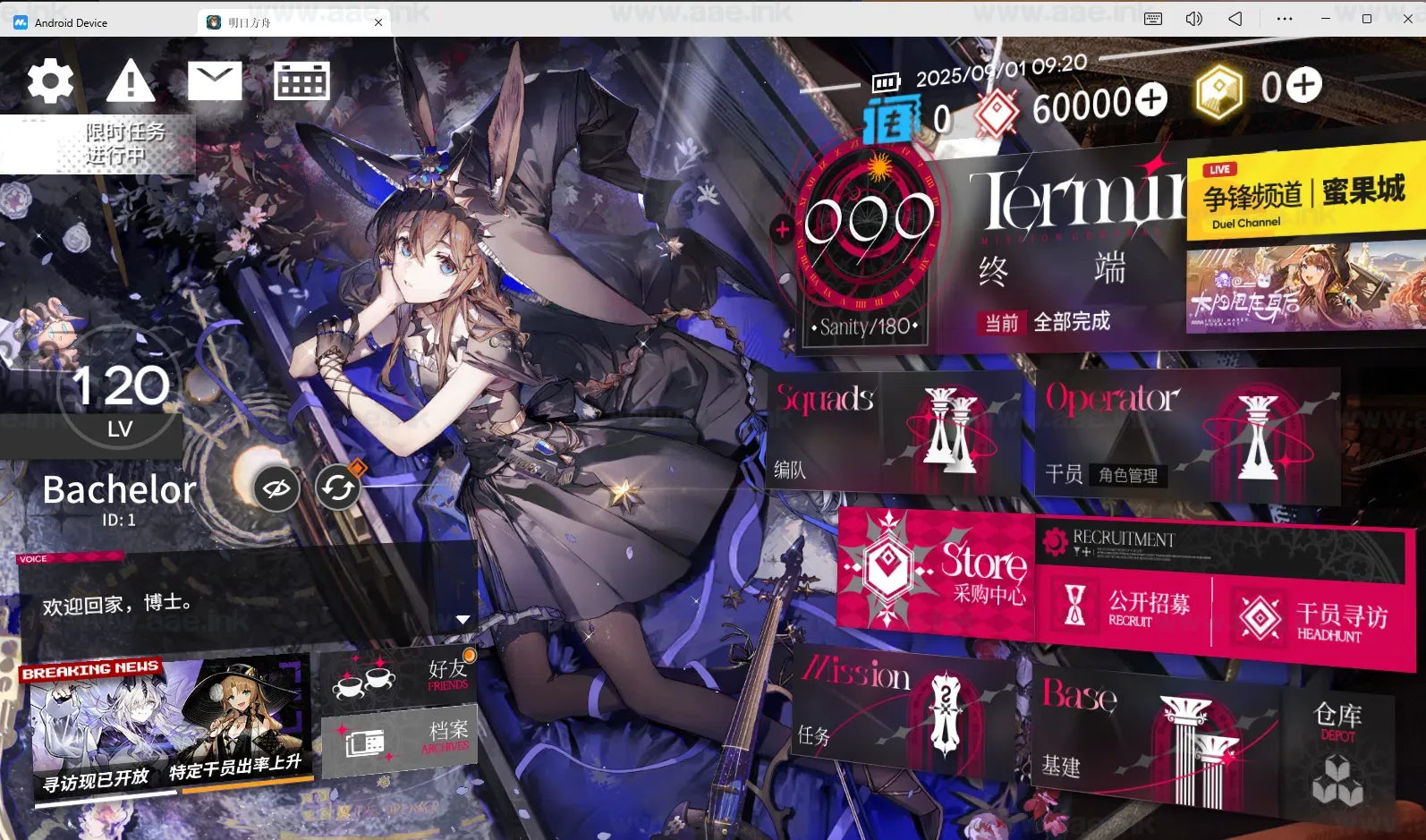Open the emulator more-options menu
Viewport: 1426px width, 840px height.
pyautogui.click(x=1285, y=18)
